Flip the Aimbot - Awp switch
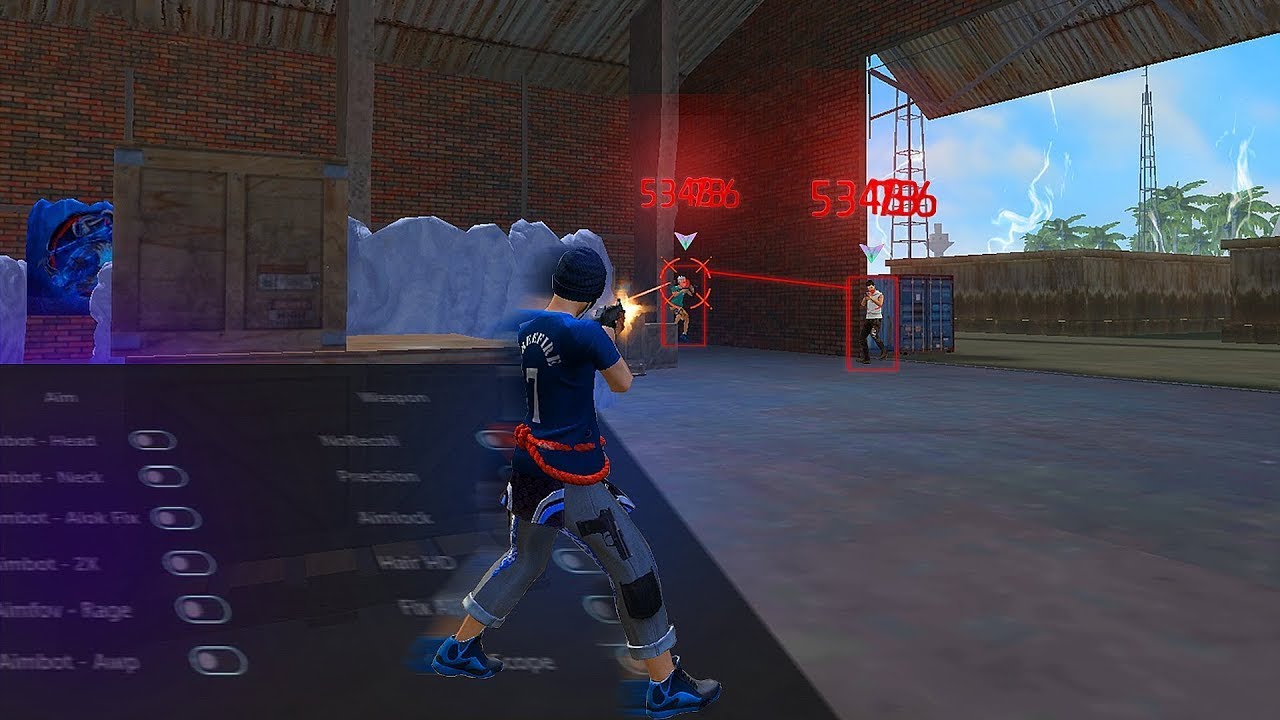1280x720 pixels. pos(217,661)
